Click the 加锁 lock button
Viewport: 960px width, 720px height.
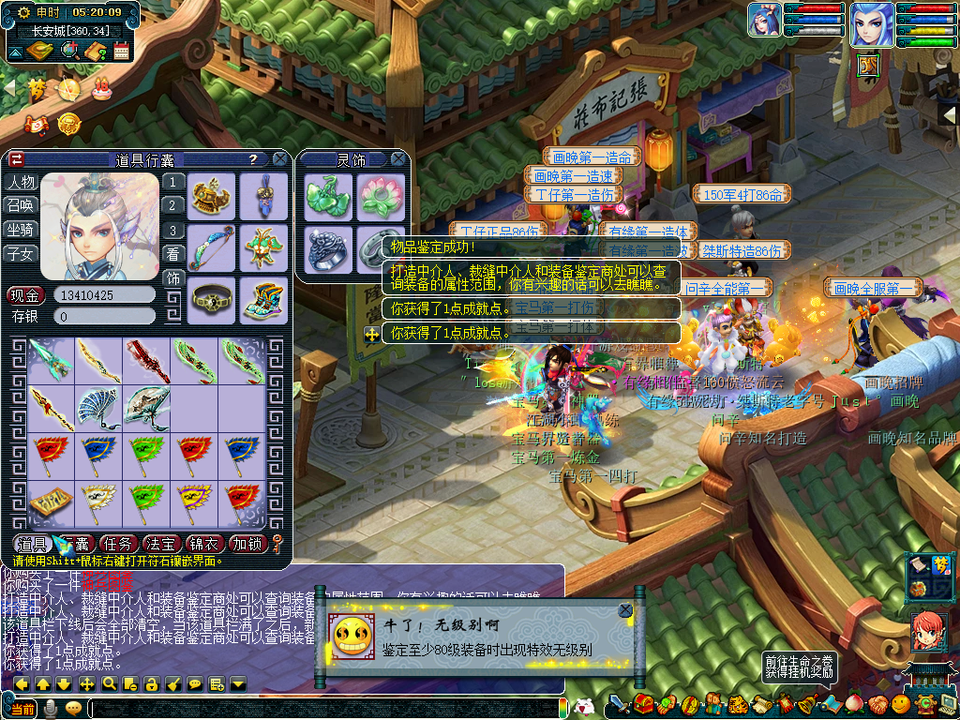click(x=247, y=544)
